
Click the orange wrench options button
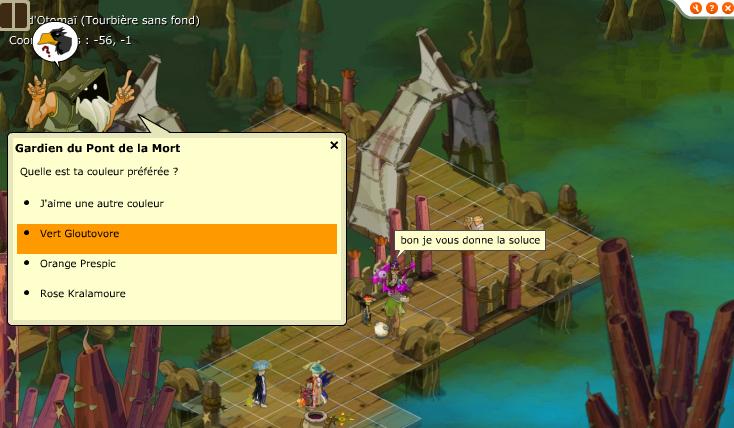(x=695, y=7)
